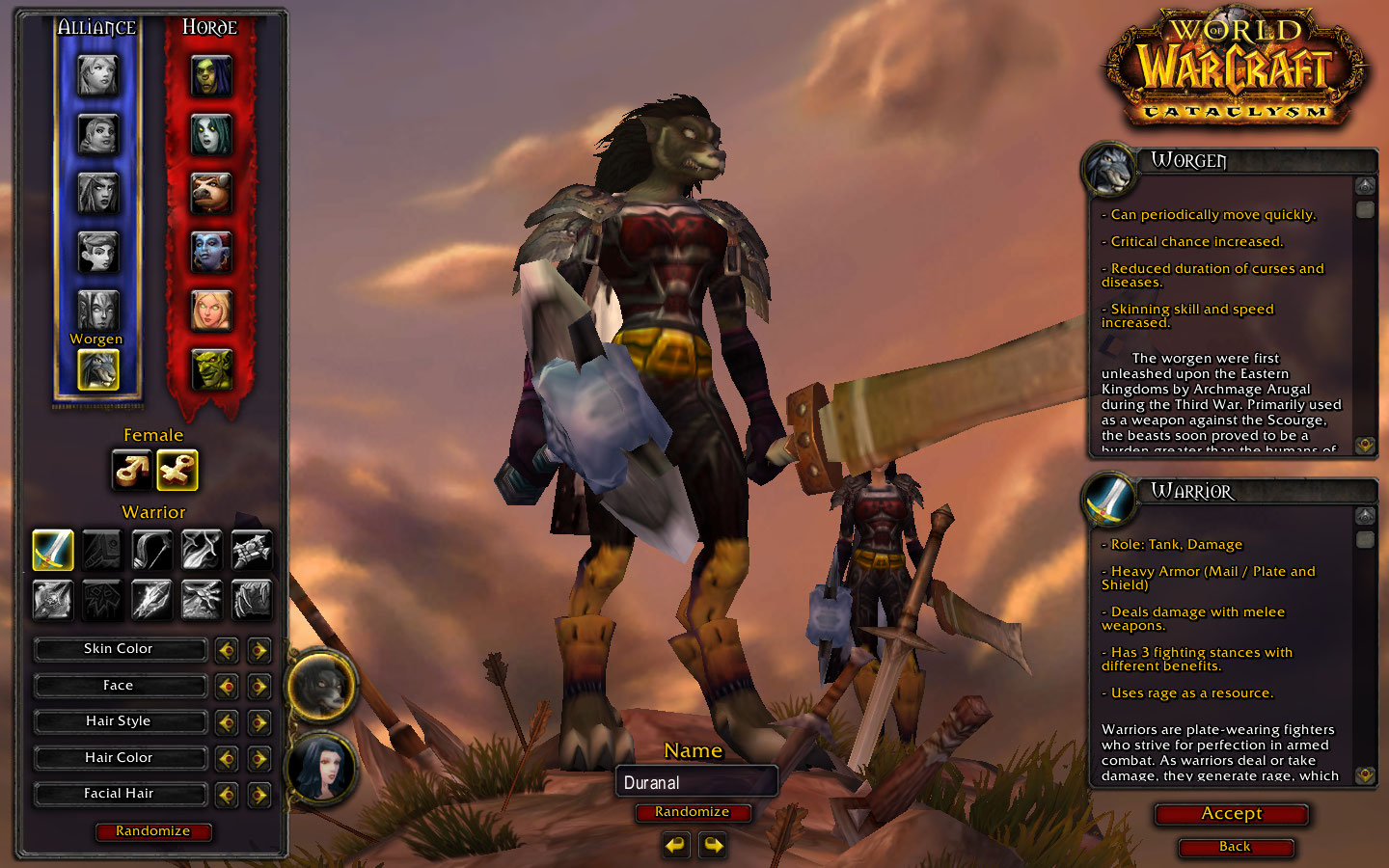Go to the previous Hair Style
This screenshot has width=1389, height=868.
click(x=227, y=722)
